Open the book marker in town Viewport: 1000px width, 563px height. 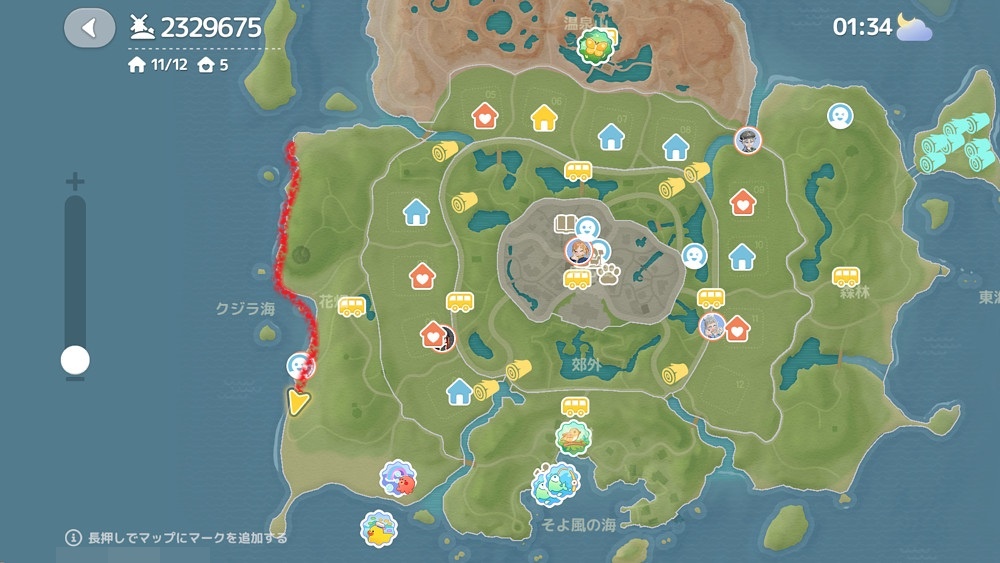coord(565,224)
